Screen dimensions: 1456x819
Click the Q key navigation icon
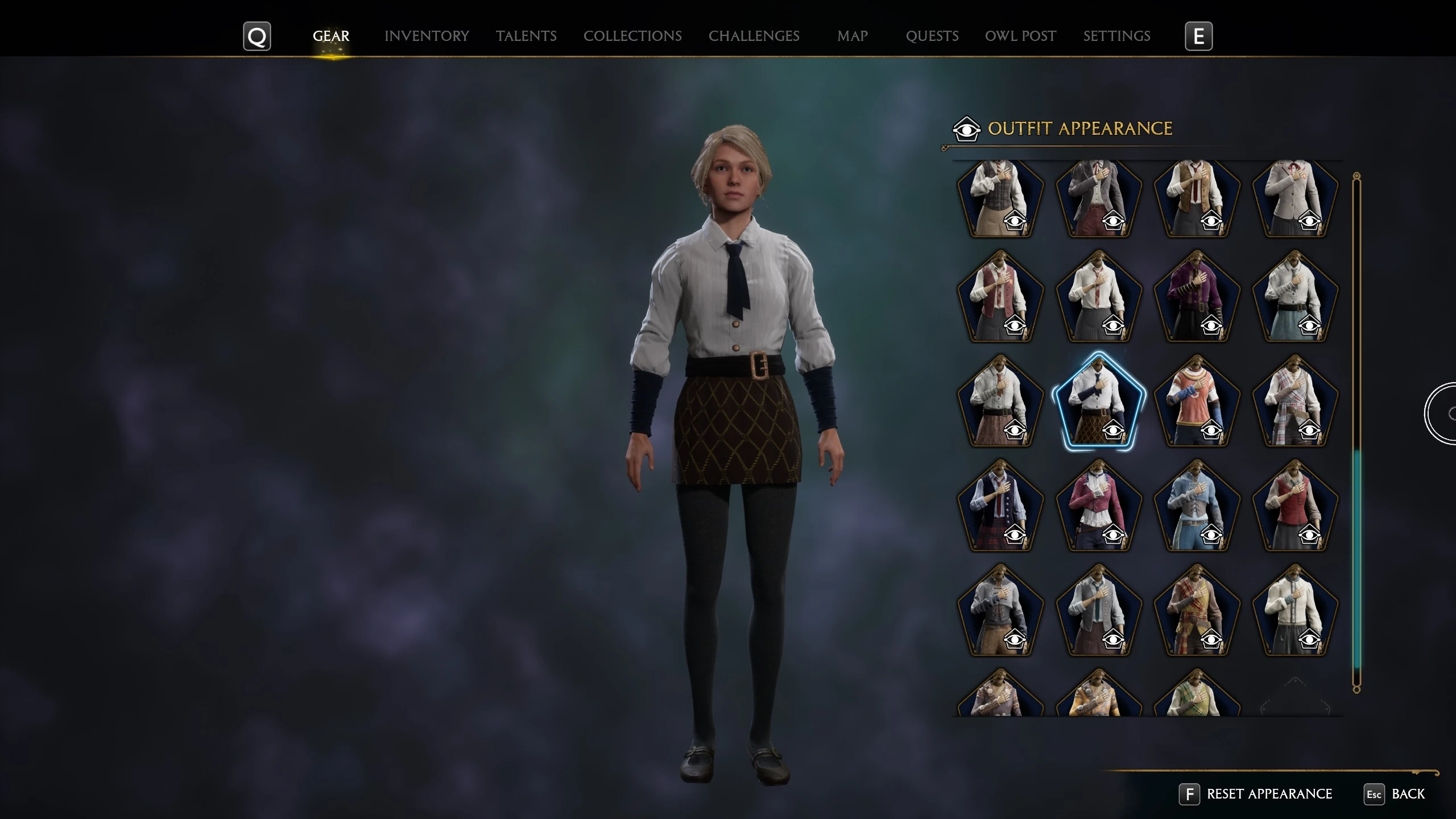click(x=257, y=35)
